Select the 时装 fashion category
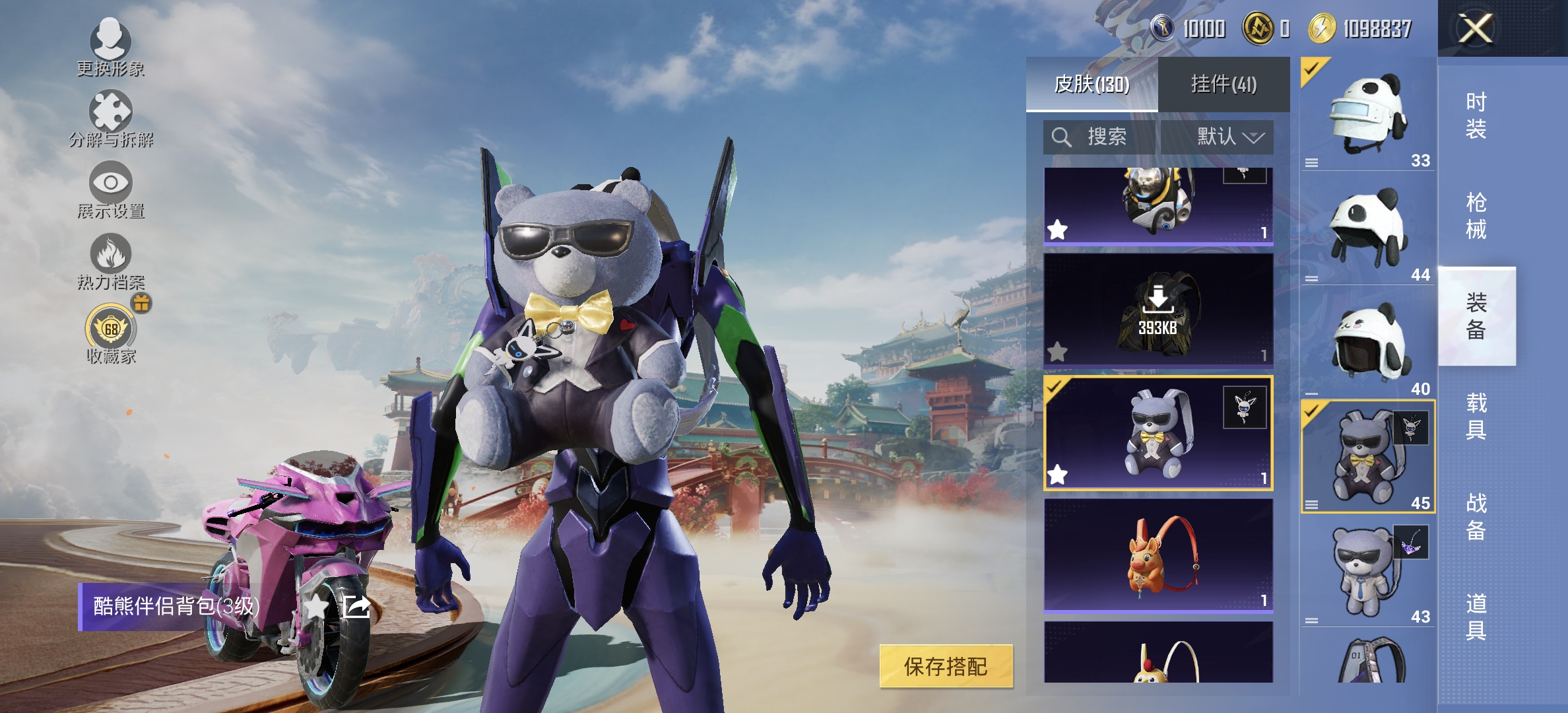 [1476, 116]
